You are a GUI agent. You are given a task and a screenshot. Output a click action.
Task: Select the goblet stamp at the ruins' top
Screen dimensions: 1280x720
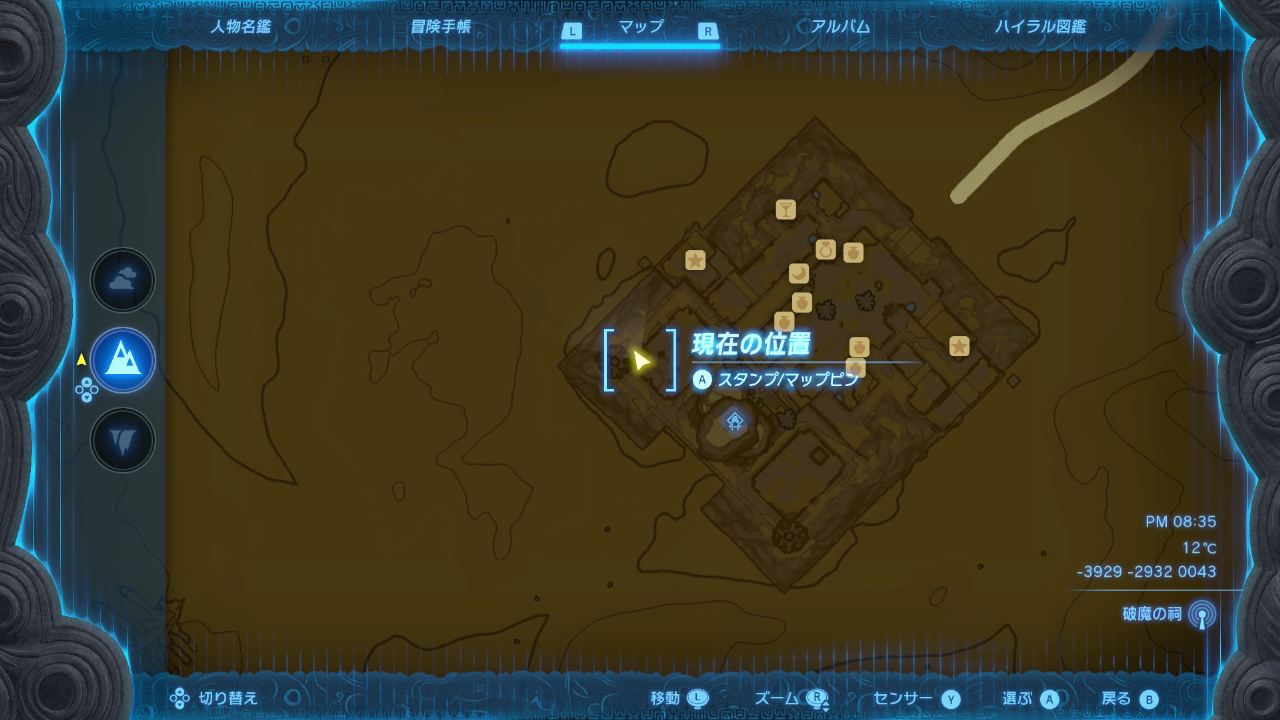tap(786, 210)
